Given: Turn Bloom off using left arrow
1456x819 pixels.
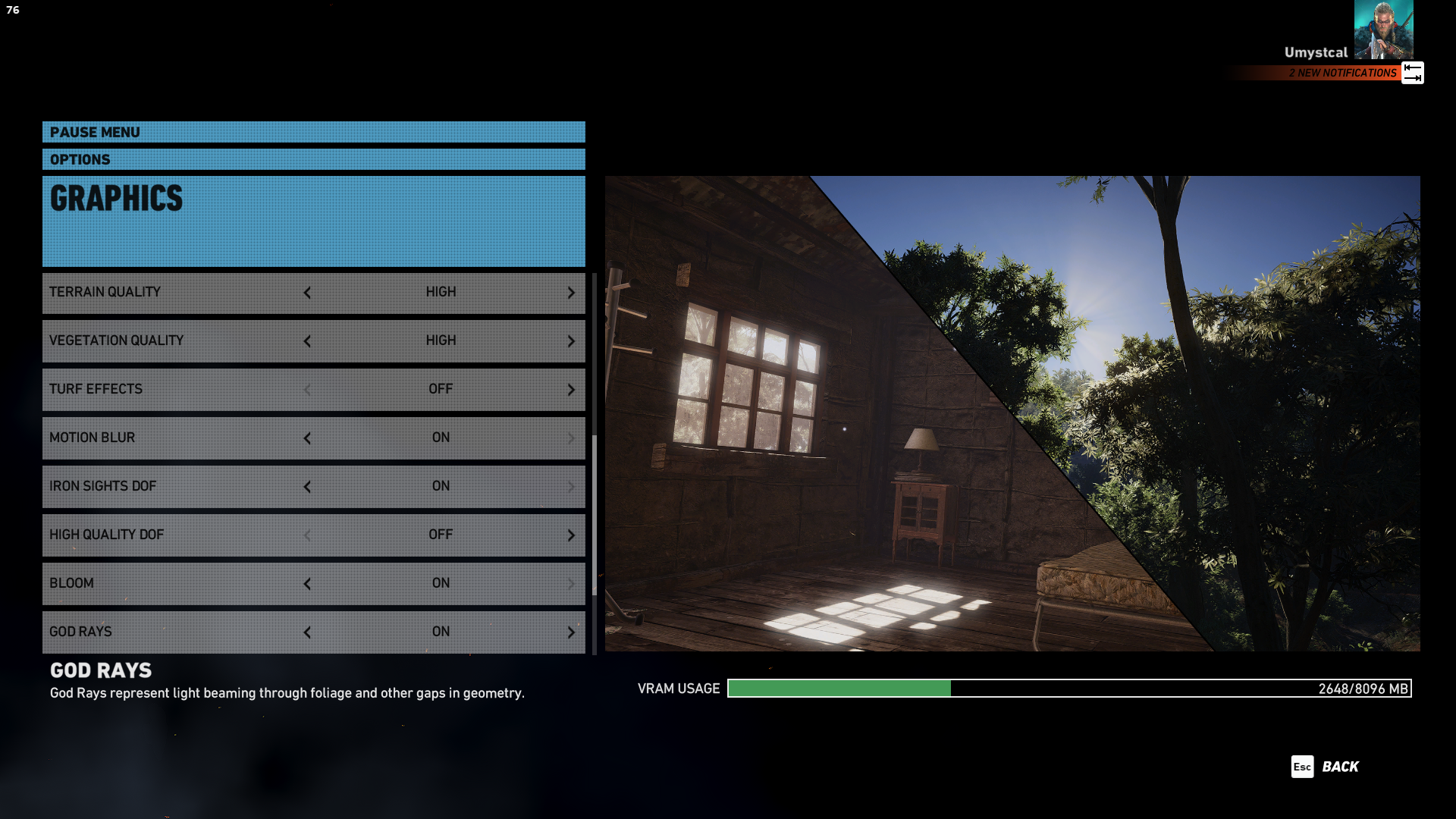Looking at the screenshot, I should pyautogui.click(x=307, y=584).
